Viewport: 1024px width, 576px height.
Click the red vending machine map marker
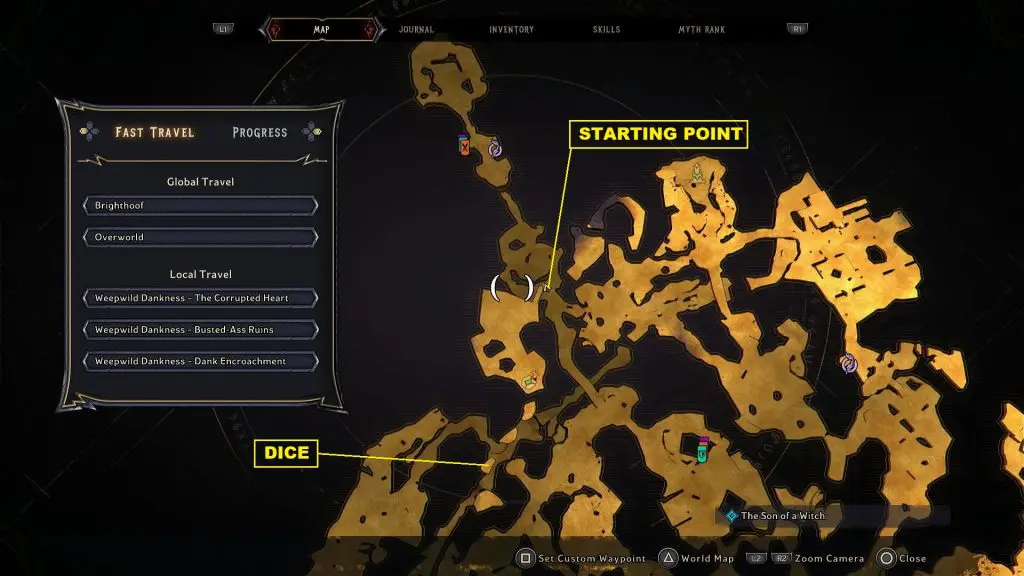pos(464,146)
